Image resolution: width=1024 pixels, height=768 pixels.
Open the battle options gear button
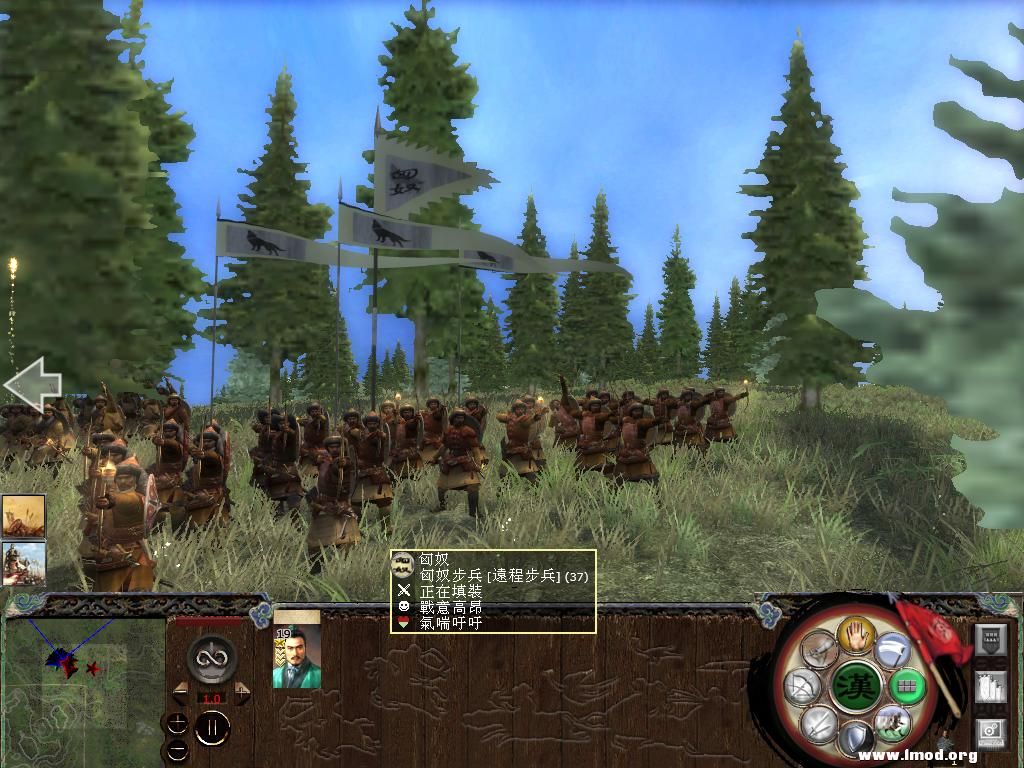(x=991, y=733)
